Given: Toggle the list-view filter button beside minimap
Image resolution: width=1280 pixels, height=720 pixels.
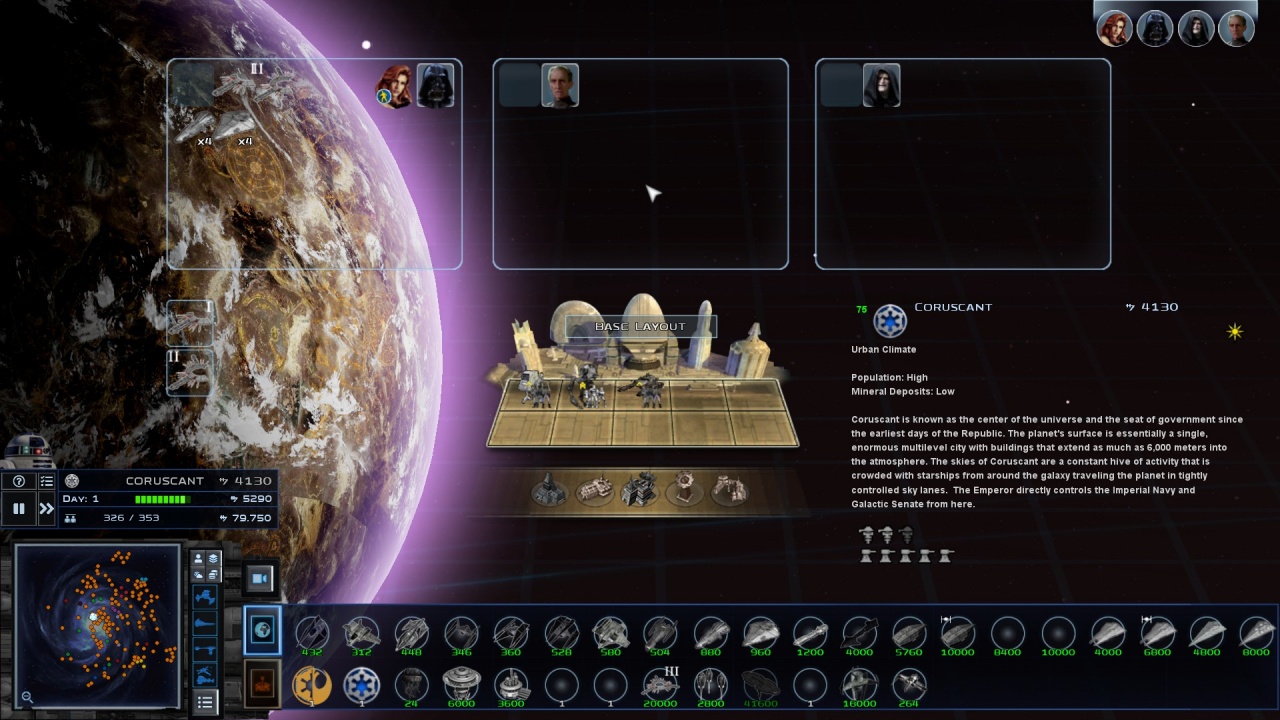Looking at the screenshot, I should pyautogui.click(x=205, y=701).
